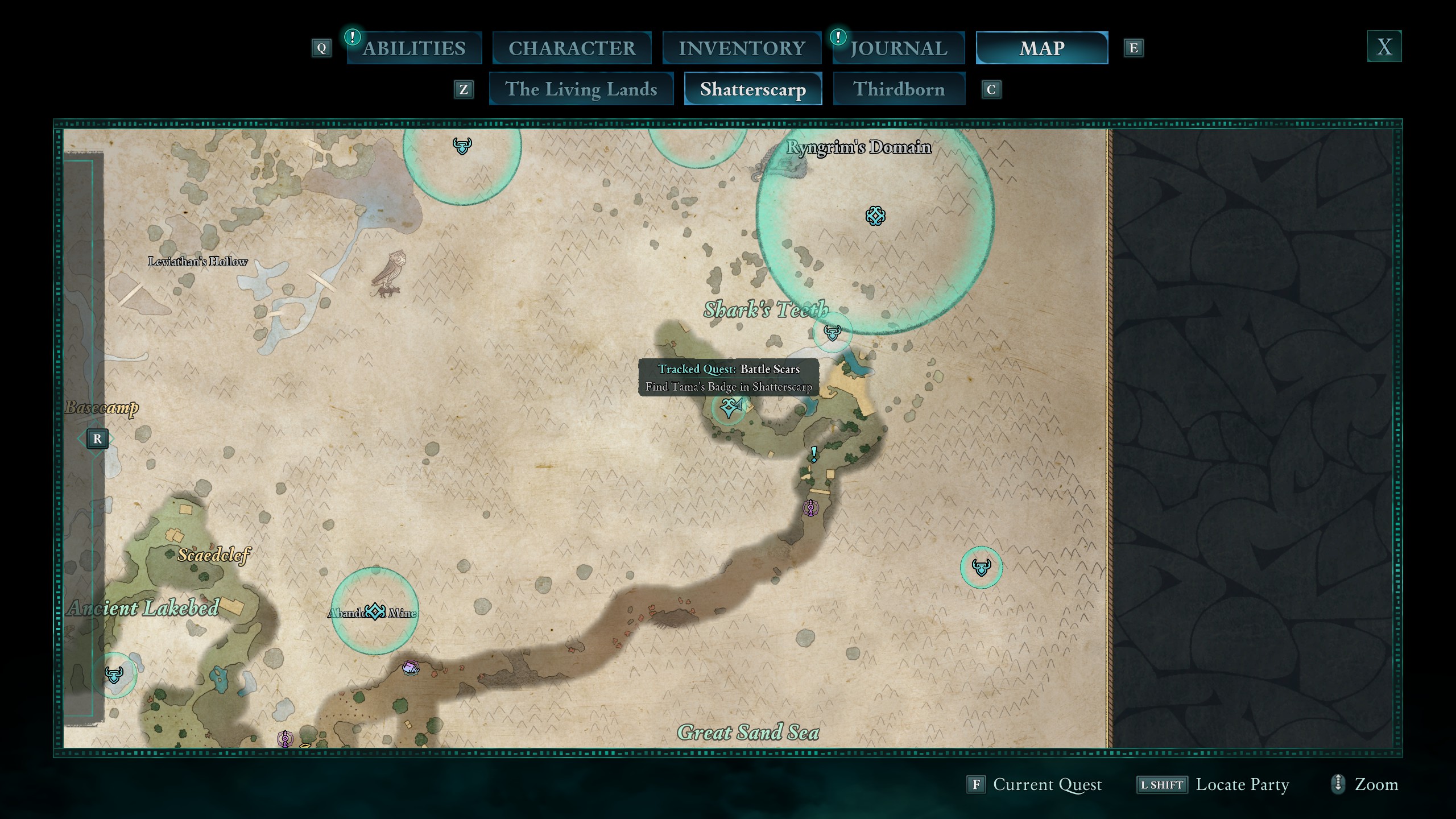
Task: Click the Battle Scars tracked quest marker
Action: (730, 407)
